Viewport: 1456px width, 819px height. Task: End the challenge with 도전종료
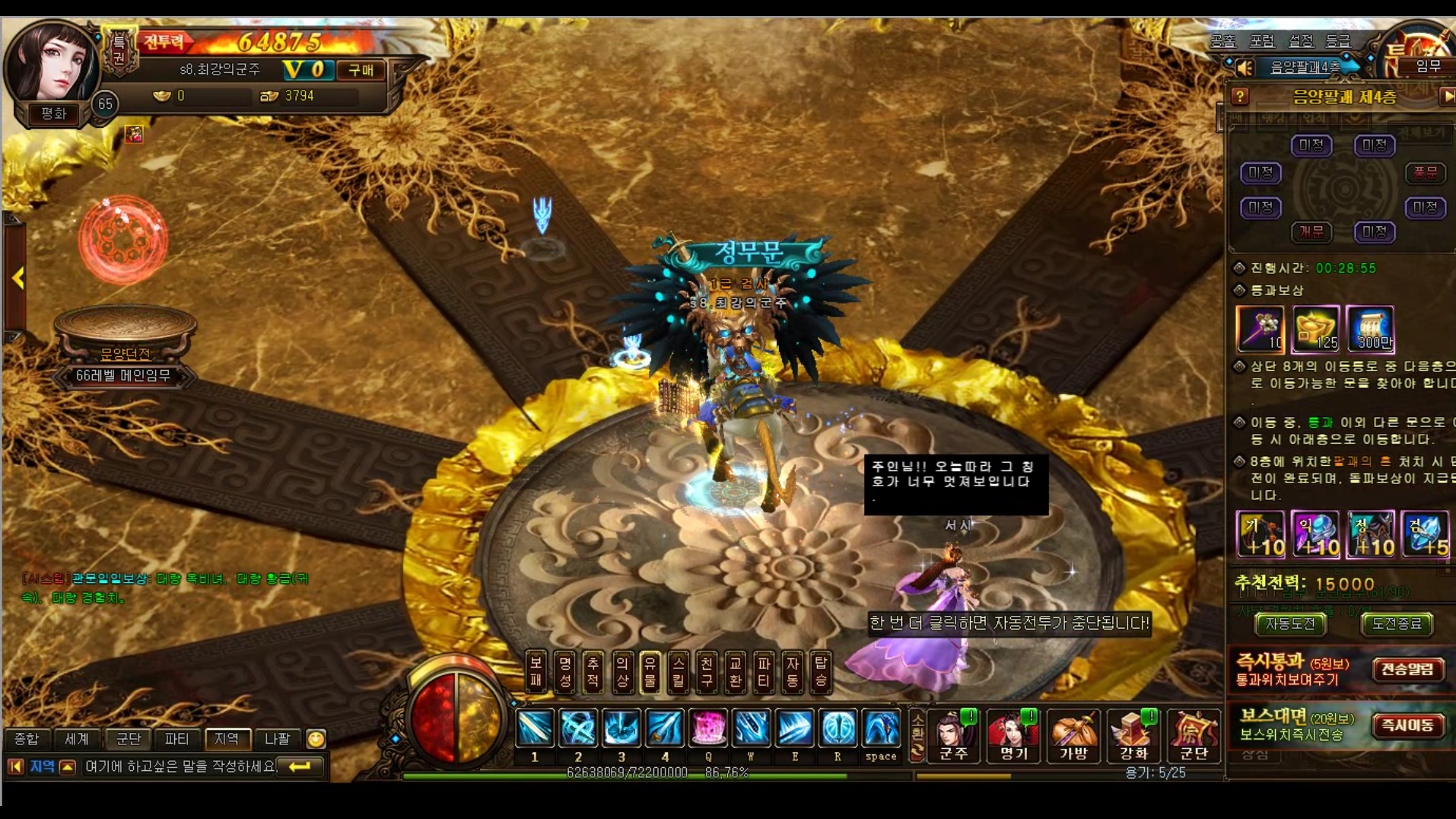point(1396,624)
